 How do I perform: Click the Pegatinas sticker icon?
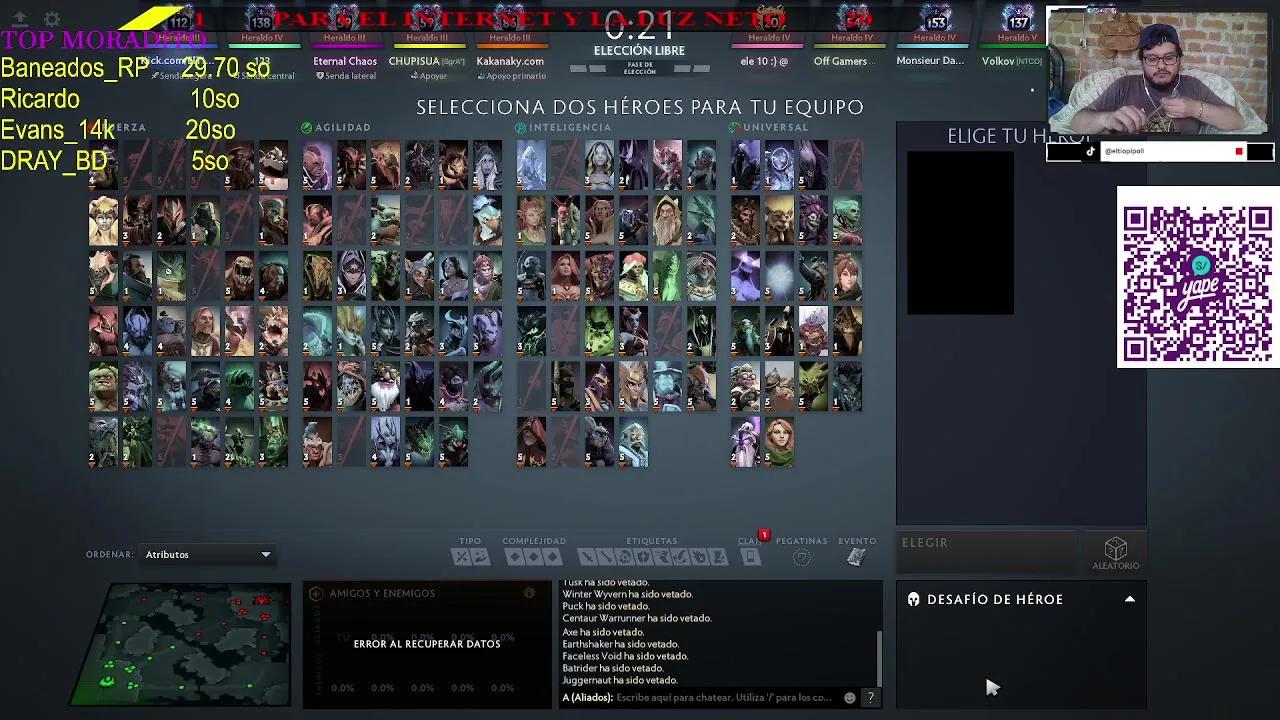(801, 557)
